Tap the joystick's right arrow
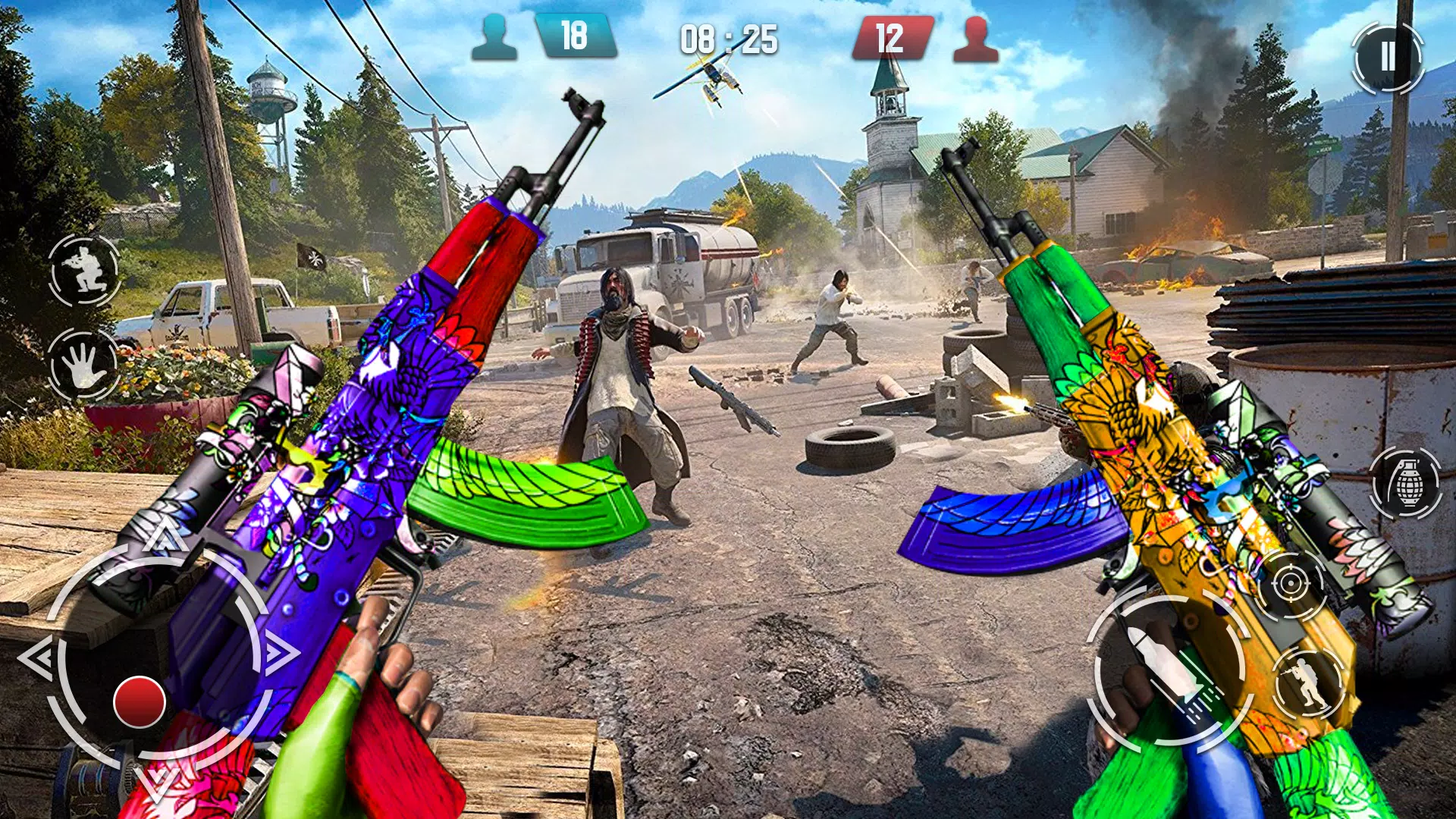Viewport: 1456px width, 819px height. (x=281, y=651)
